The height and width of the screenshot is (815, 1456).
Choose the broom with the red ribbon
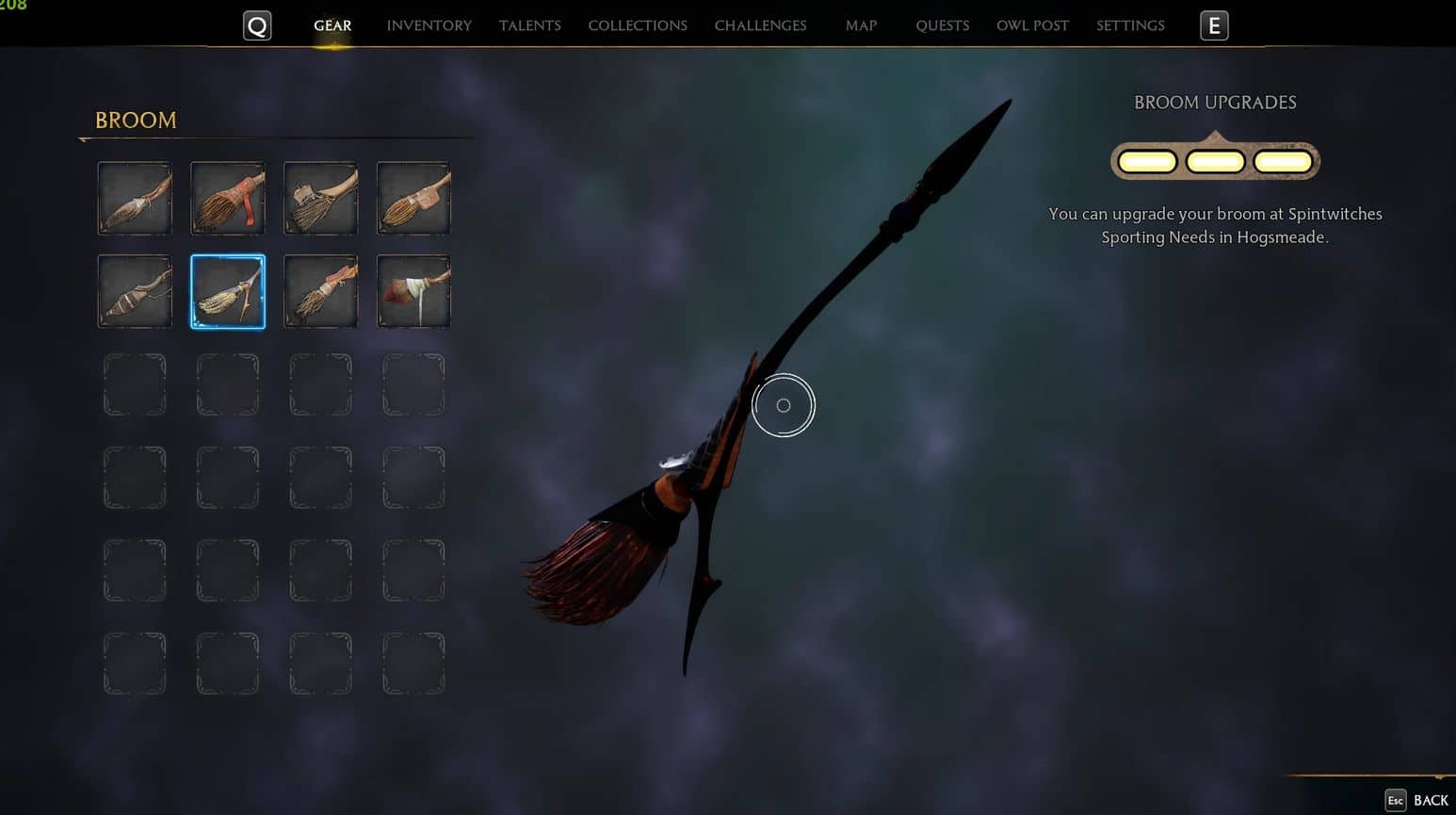[x=228, y=198]
